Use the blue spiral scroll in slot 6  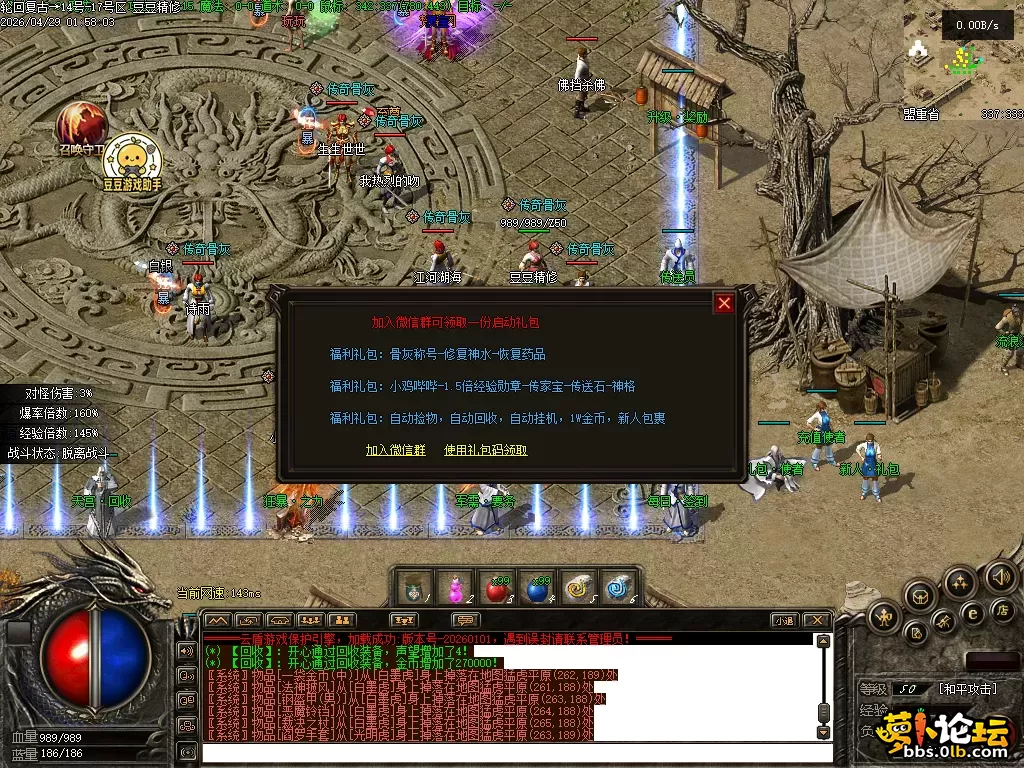pyautogui.click(x=619, y=589)
